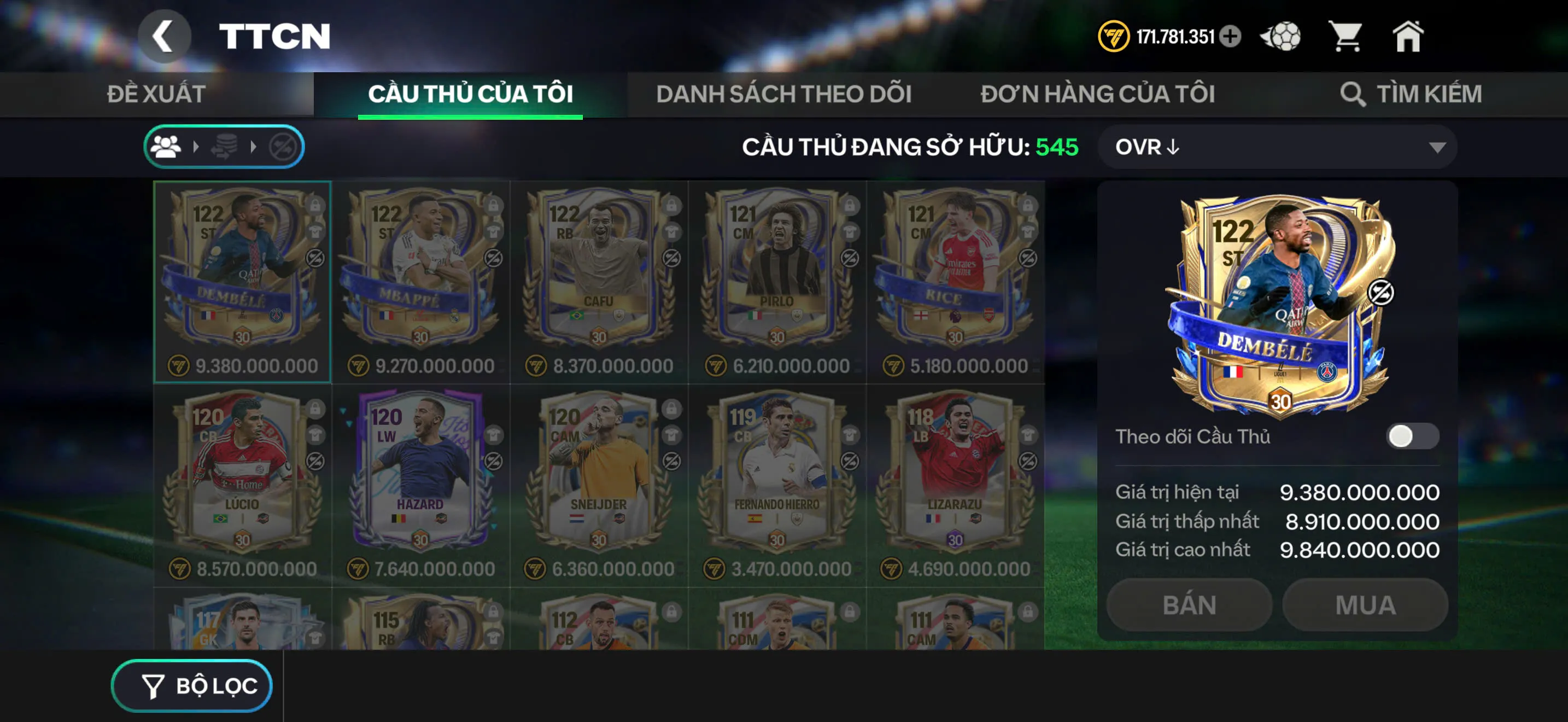Open the shopping cart icon
This screenshot has height=722, width=1568.
point(1348,37)
